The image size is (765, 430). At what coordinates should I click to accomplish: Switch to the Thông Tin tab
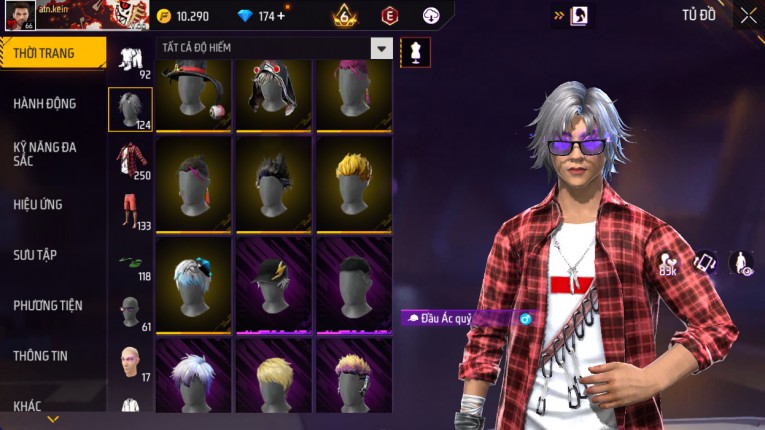point(41,355)
